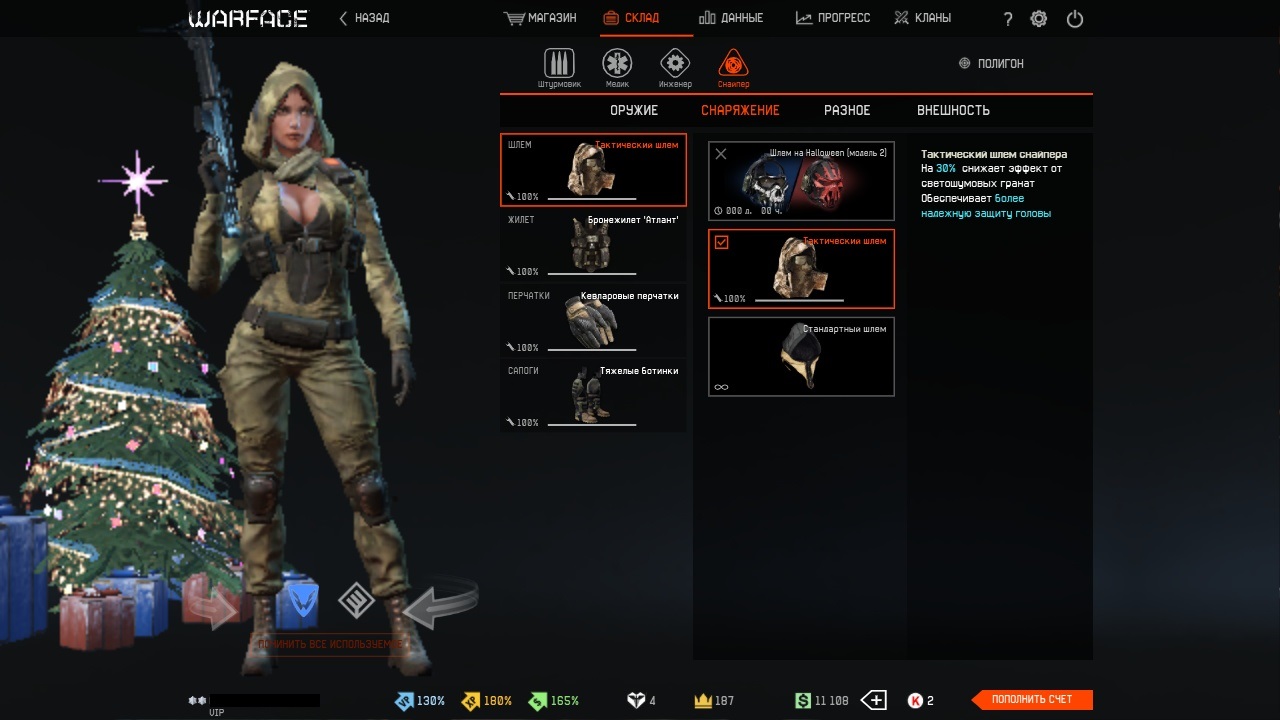Open the Кланы menu
The width and height of the screenshot is (1280, 720).
tap(922, 18)
